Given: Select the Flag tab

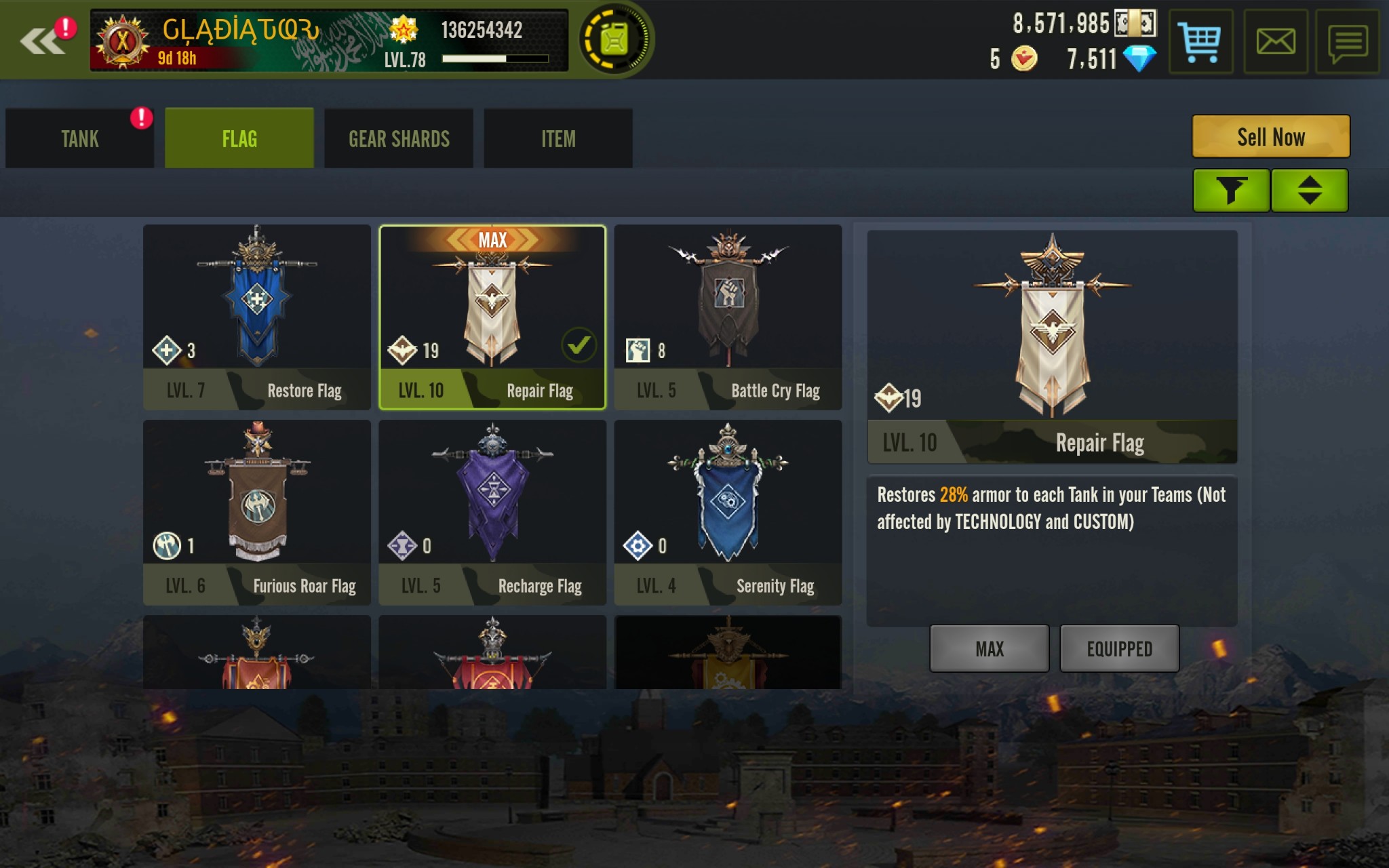Looking at the screenshot, I should [x=239, y=139].
